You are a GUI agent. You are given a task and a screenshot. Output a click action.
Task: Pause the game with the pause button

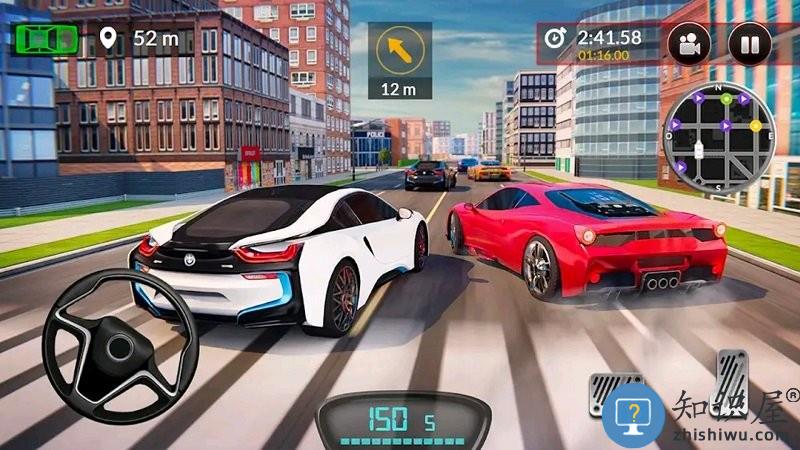[749, 43]
